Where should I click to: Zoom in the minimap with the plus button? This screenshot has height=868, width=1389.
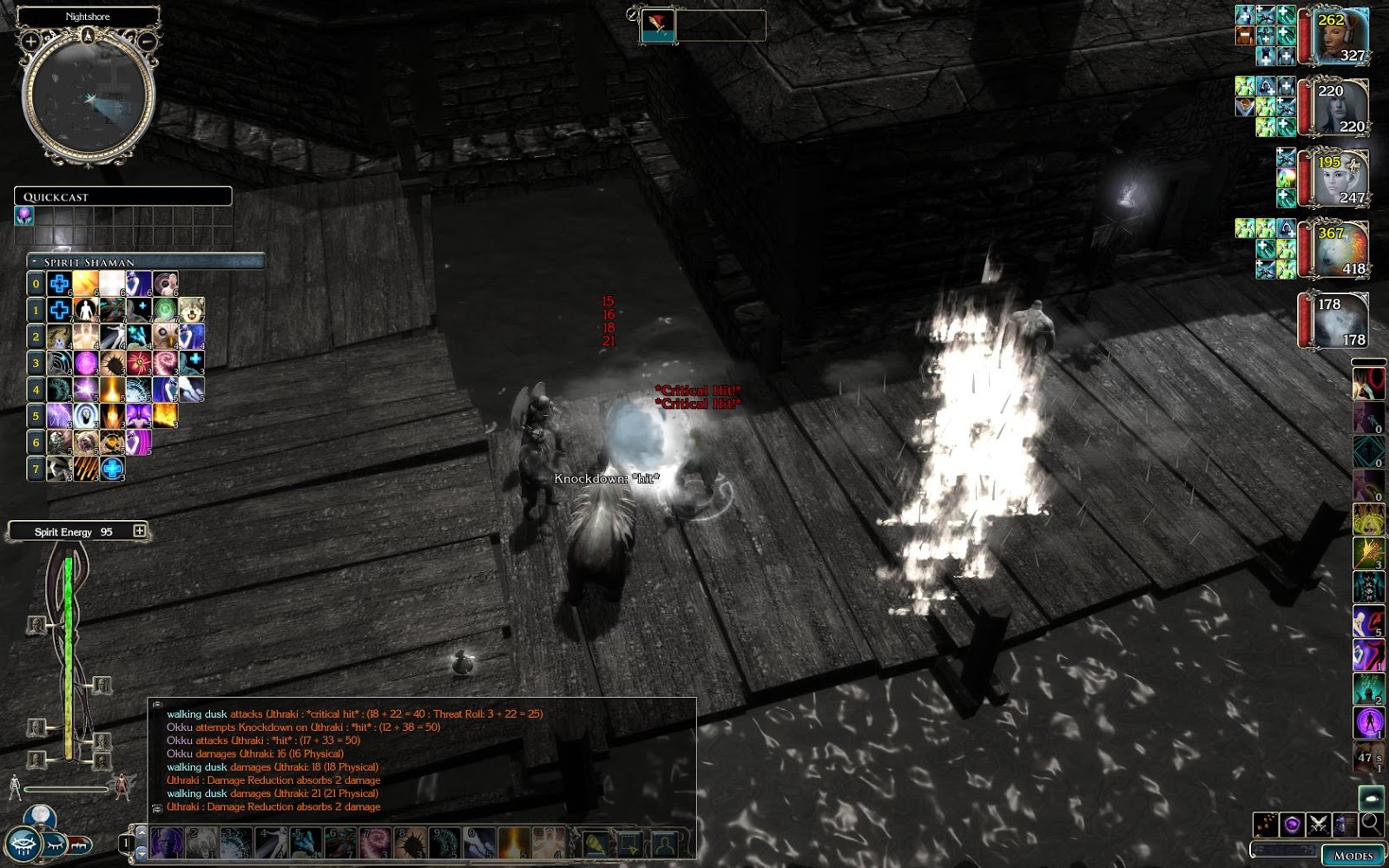click(30, 41)
